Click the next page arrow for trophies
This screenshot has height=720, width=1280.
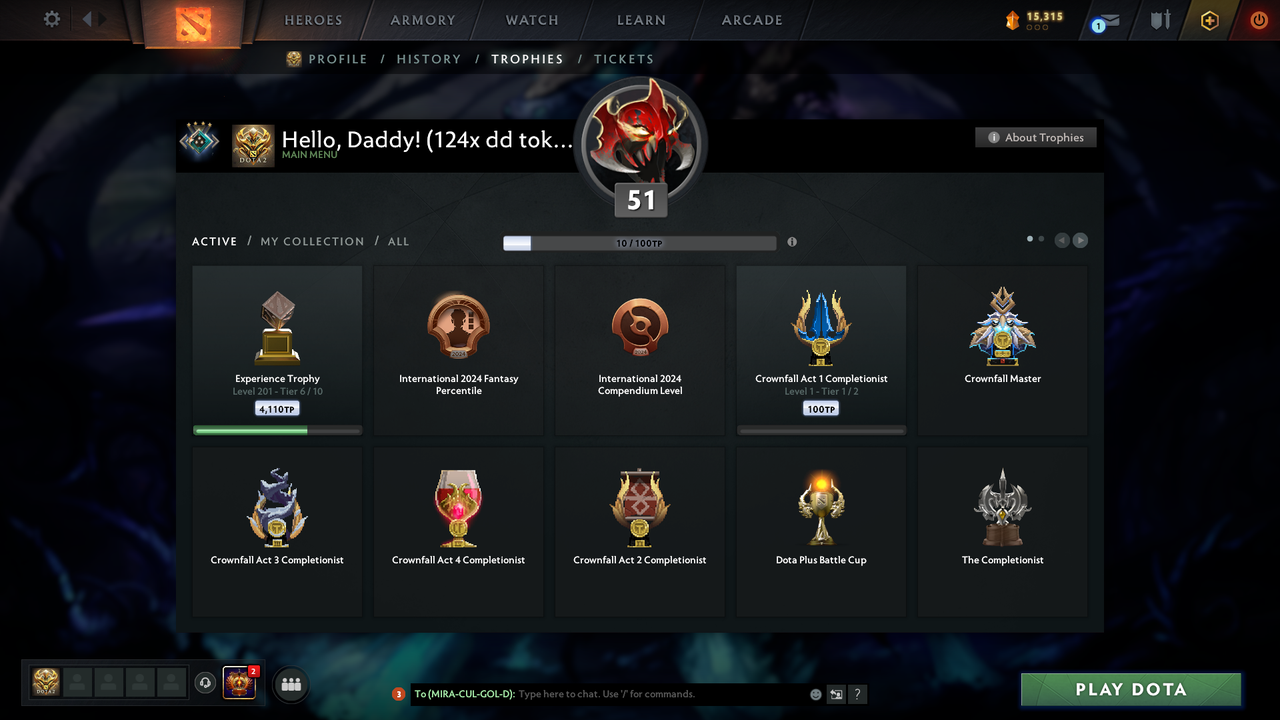pyautogui.click(x=1080, y=240)
